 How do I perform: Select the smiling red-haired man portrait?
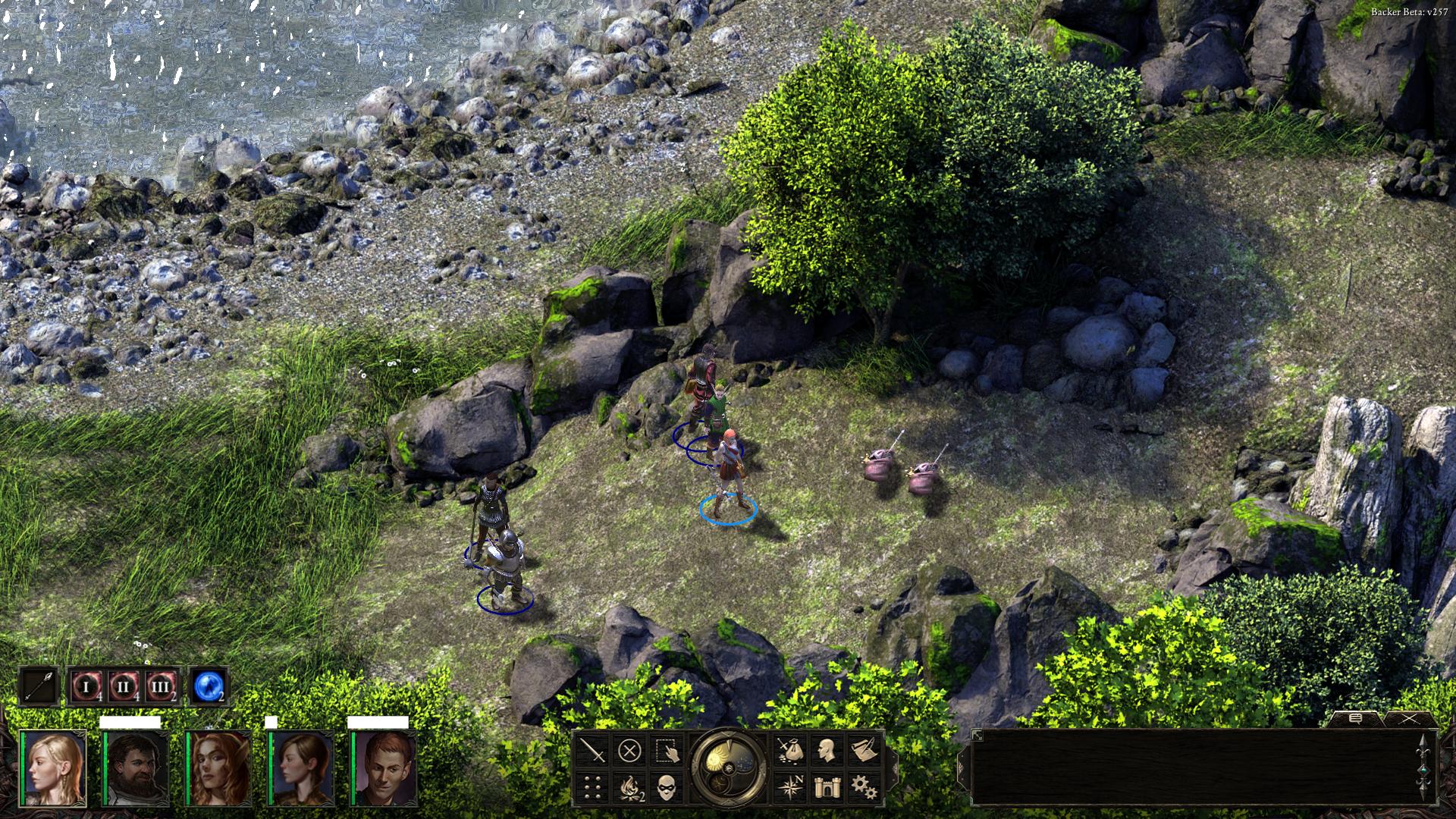(384, 767)
